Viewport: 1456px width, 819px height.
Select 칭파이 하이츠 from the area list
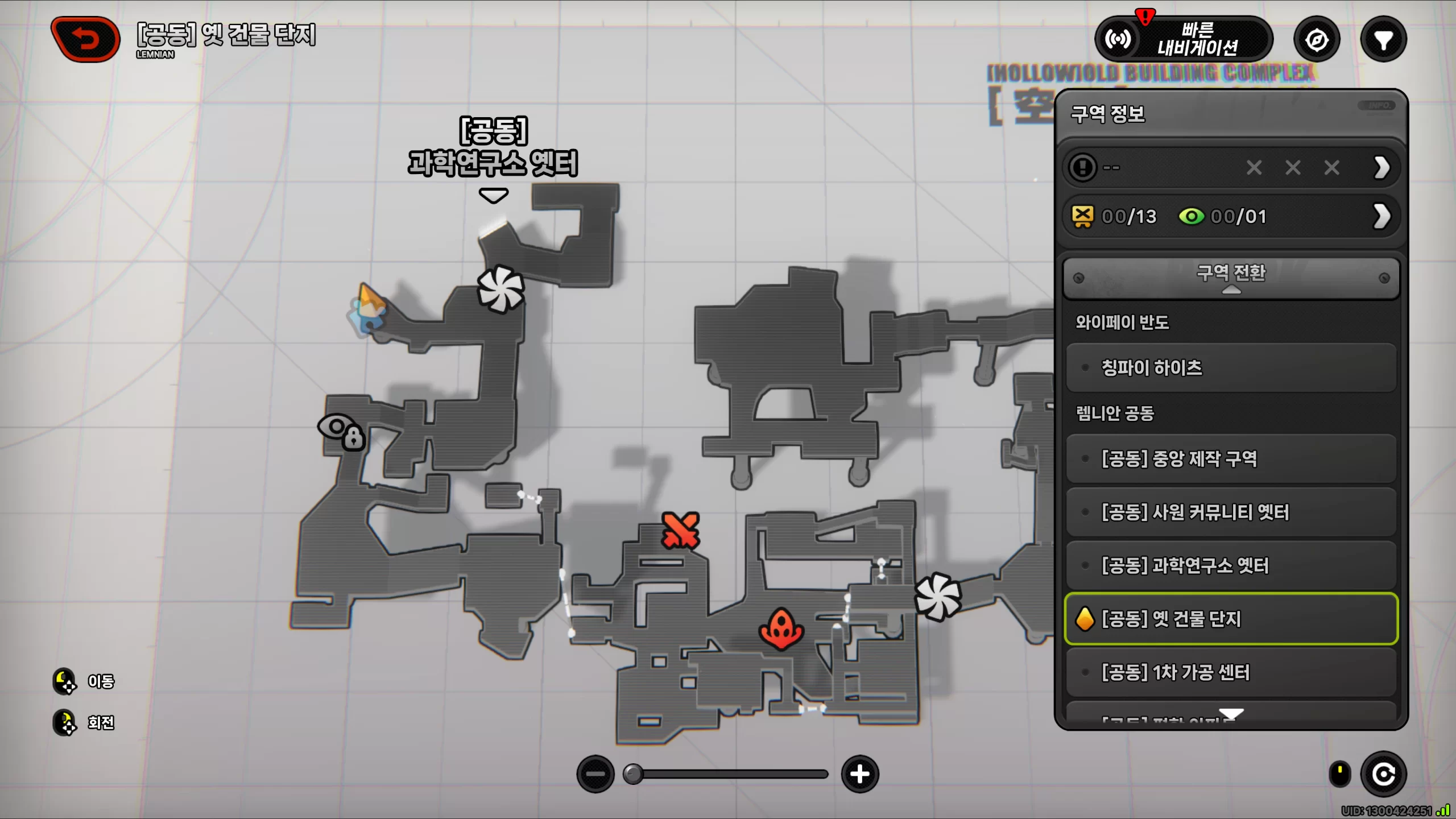pyautogui.click(x=1231, y=368)
